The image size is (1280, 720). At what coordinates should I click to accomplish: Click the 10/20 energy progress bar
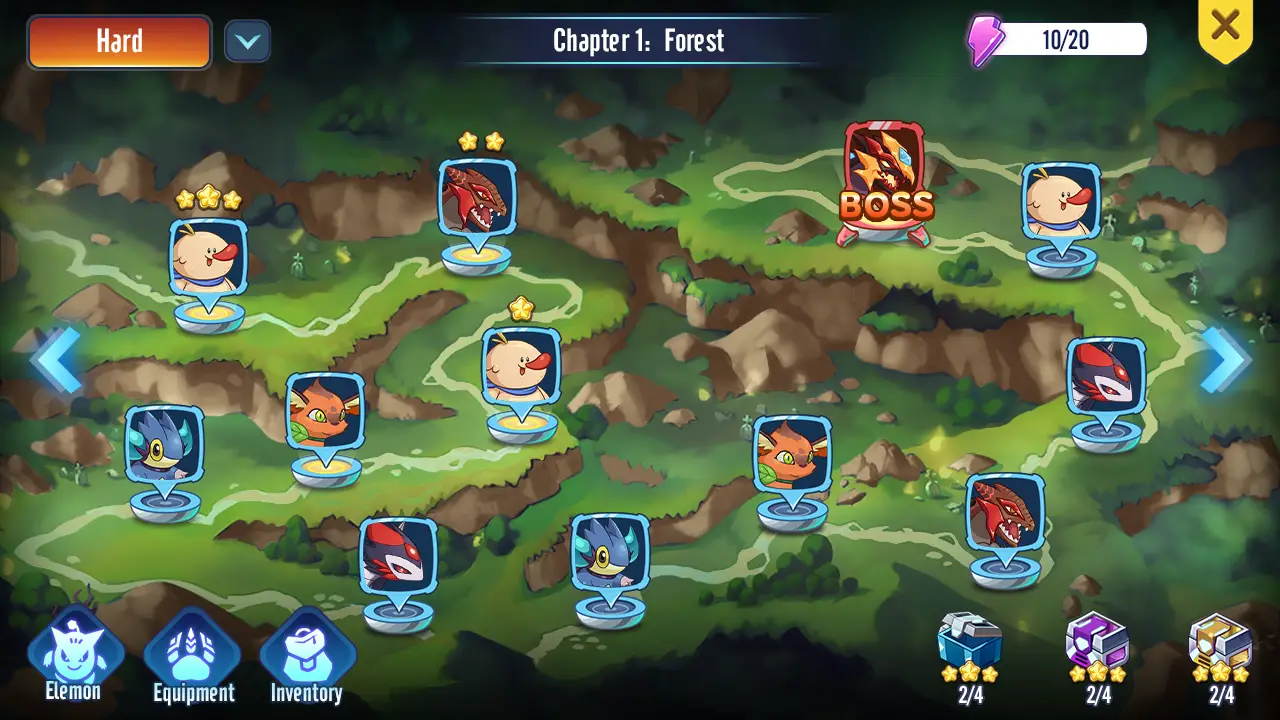(1065, 38)
